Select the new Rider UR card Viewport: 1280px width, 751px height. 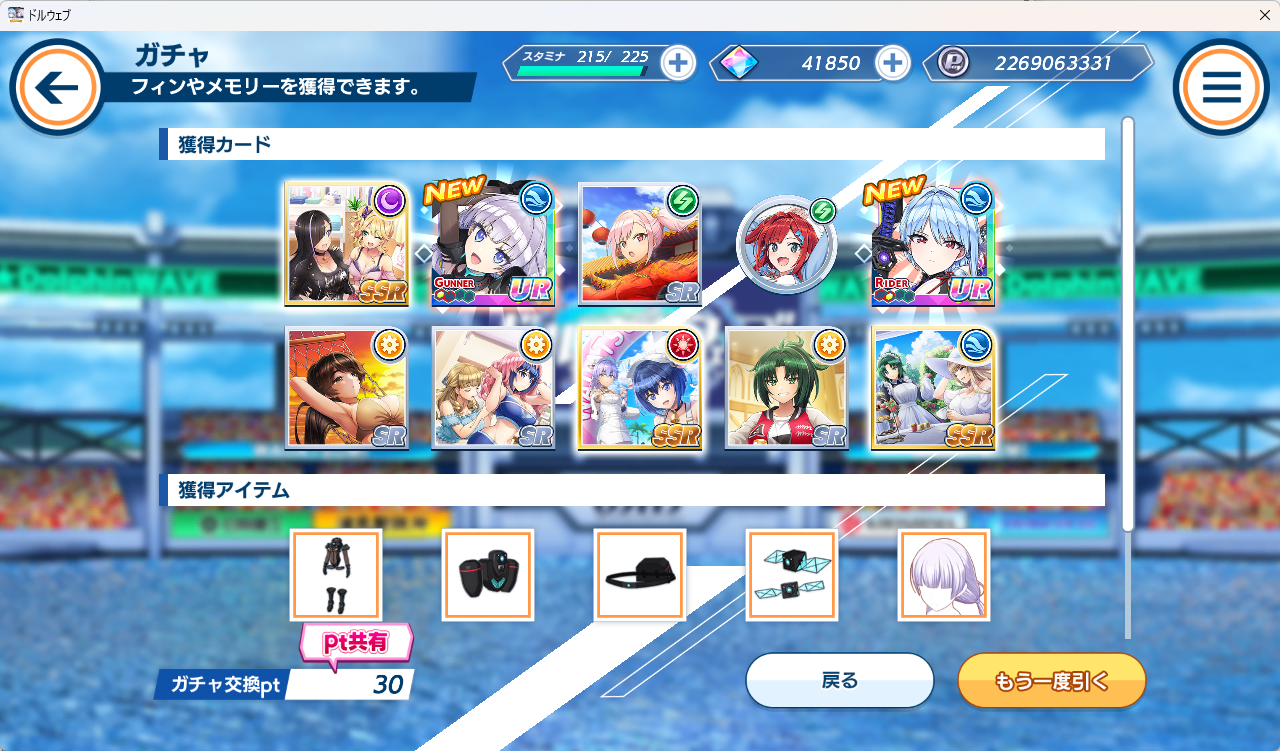pos(933,244)
